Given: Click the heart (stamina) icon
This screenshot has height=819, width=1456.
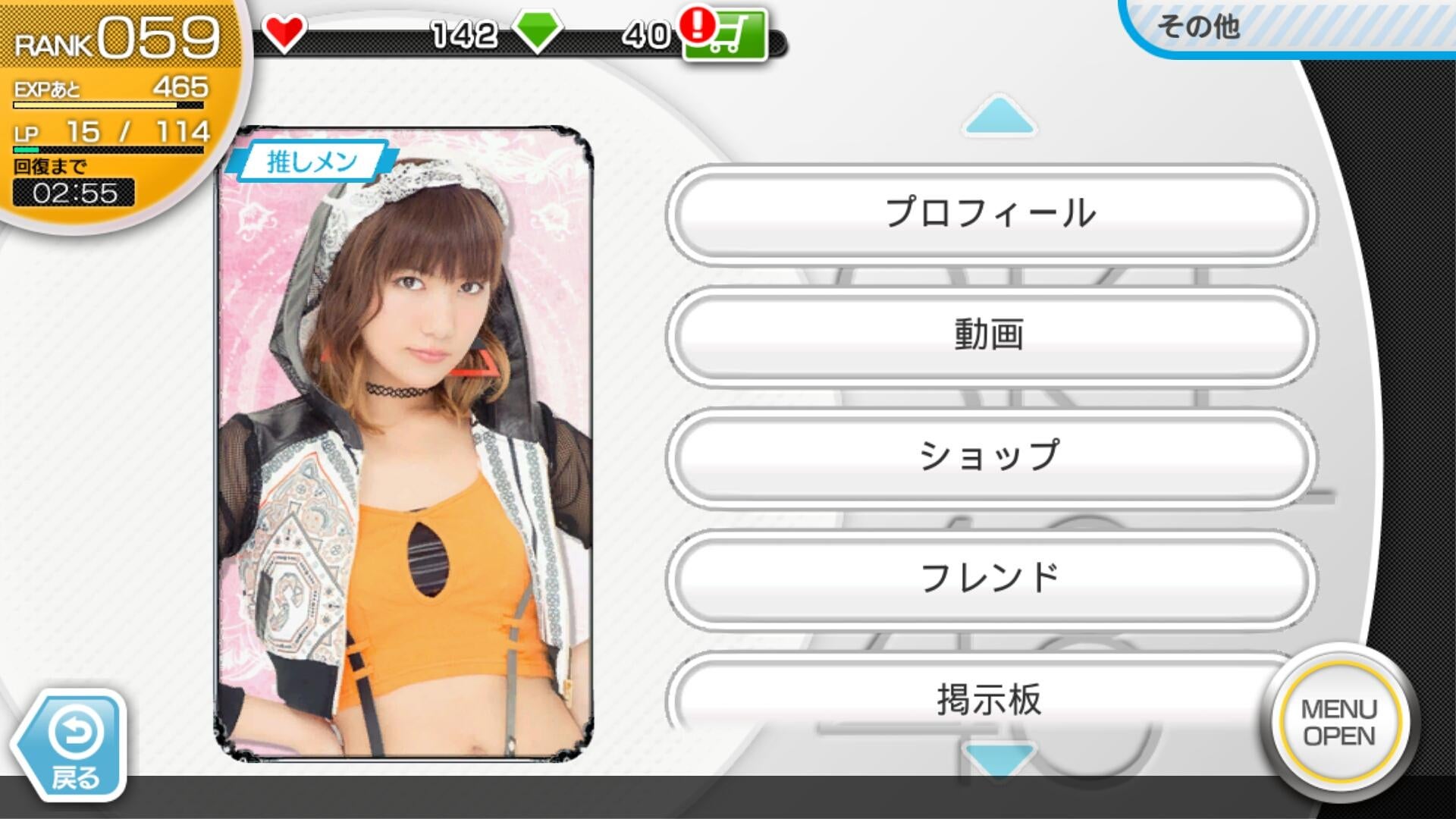Looking at the screenshot, I should [284, 32].
